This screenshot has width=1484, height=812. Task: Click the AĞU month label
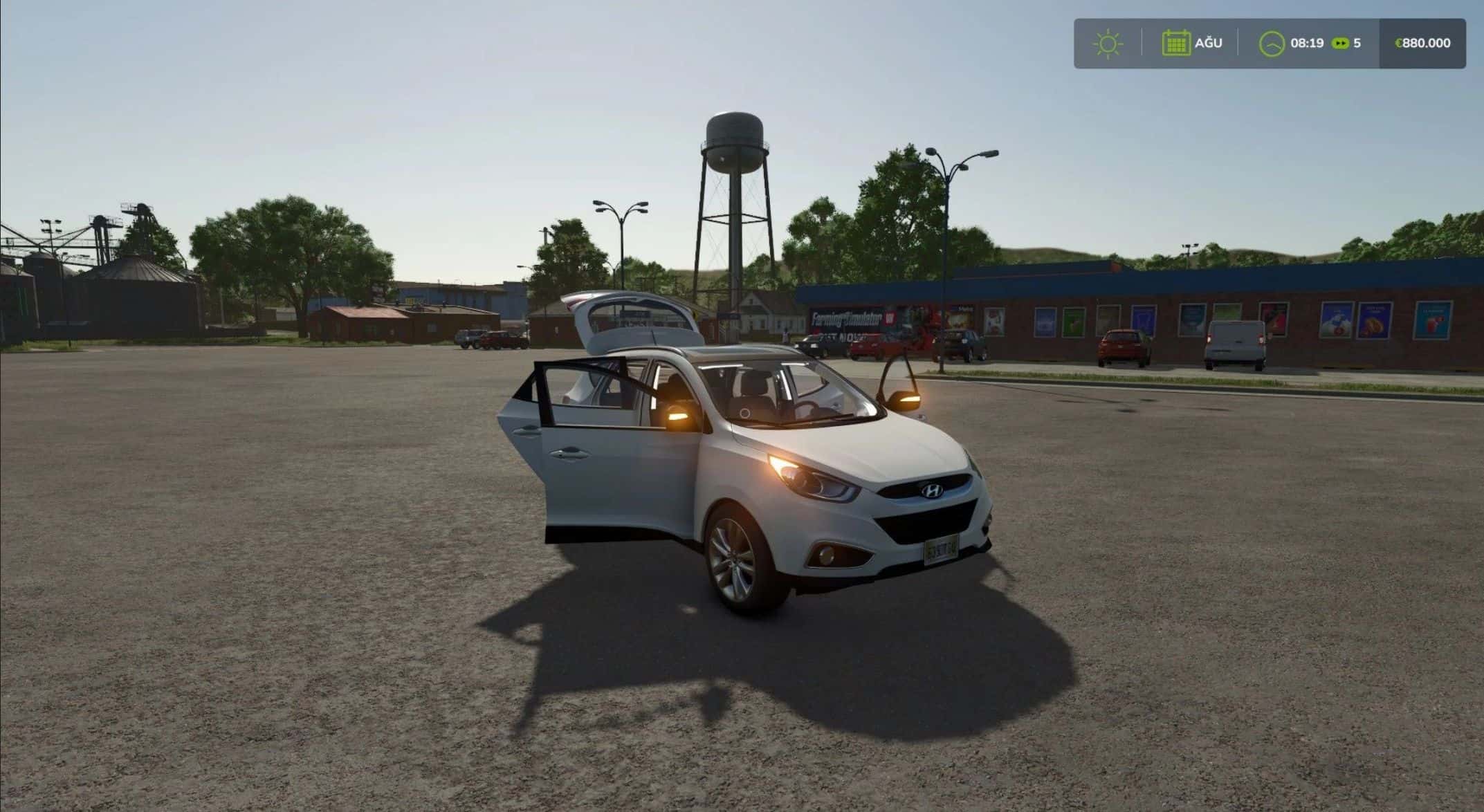[x=1209, y=43]
